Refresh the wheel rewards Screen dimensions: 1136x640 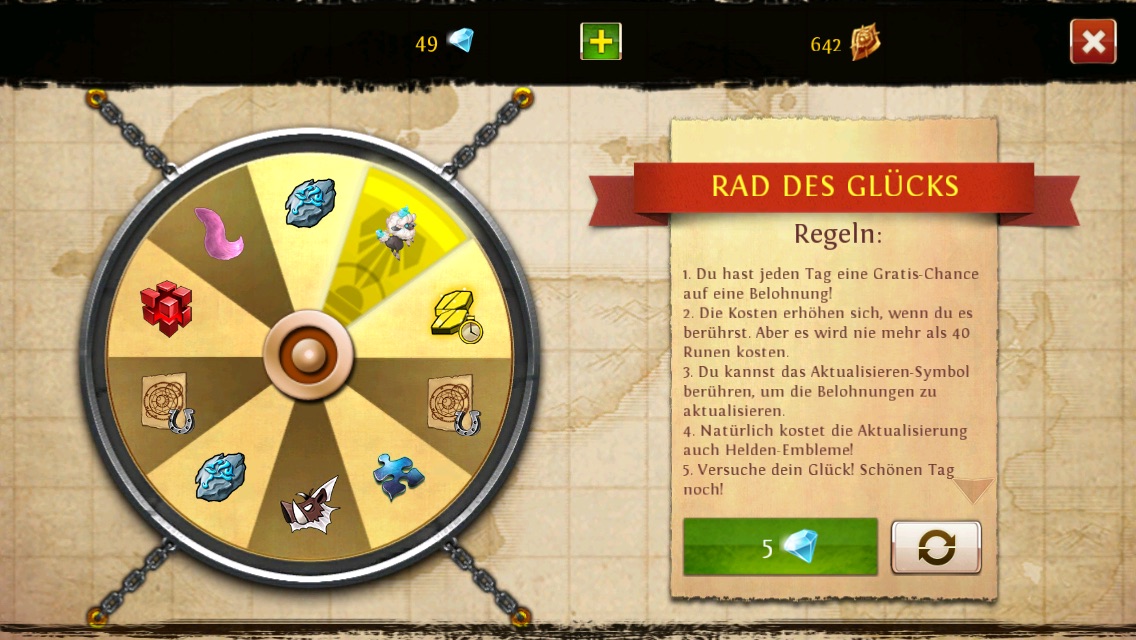(936, 547)
